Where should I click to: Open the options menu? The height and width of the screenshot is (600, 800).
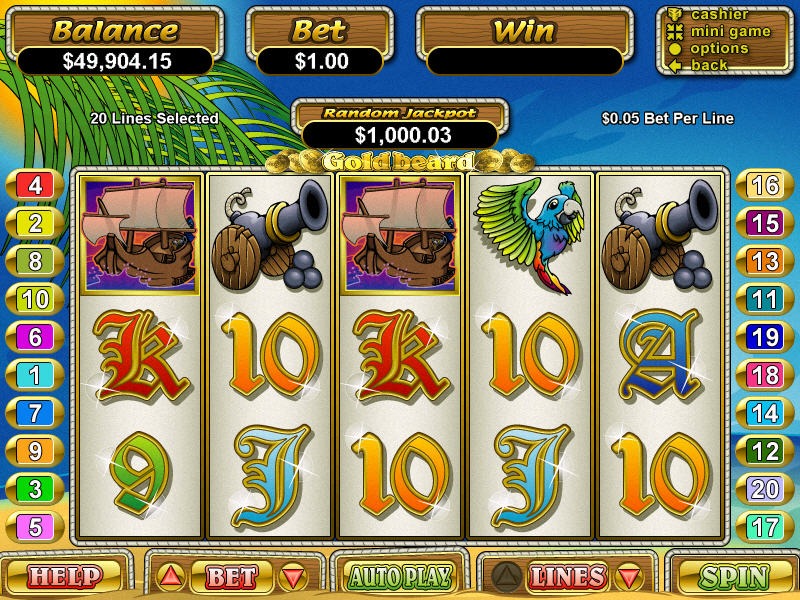(719, 48)
